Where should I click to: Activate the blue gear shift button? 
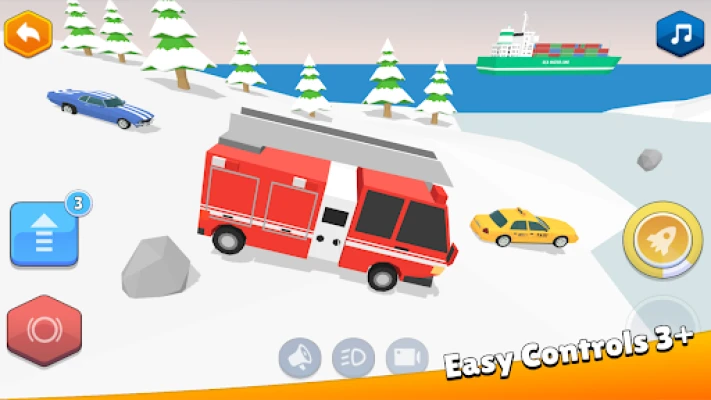[x=44, y=234]
